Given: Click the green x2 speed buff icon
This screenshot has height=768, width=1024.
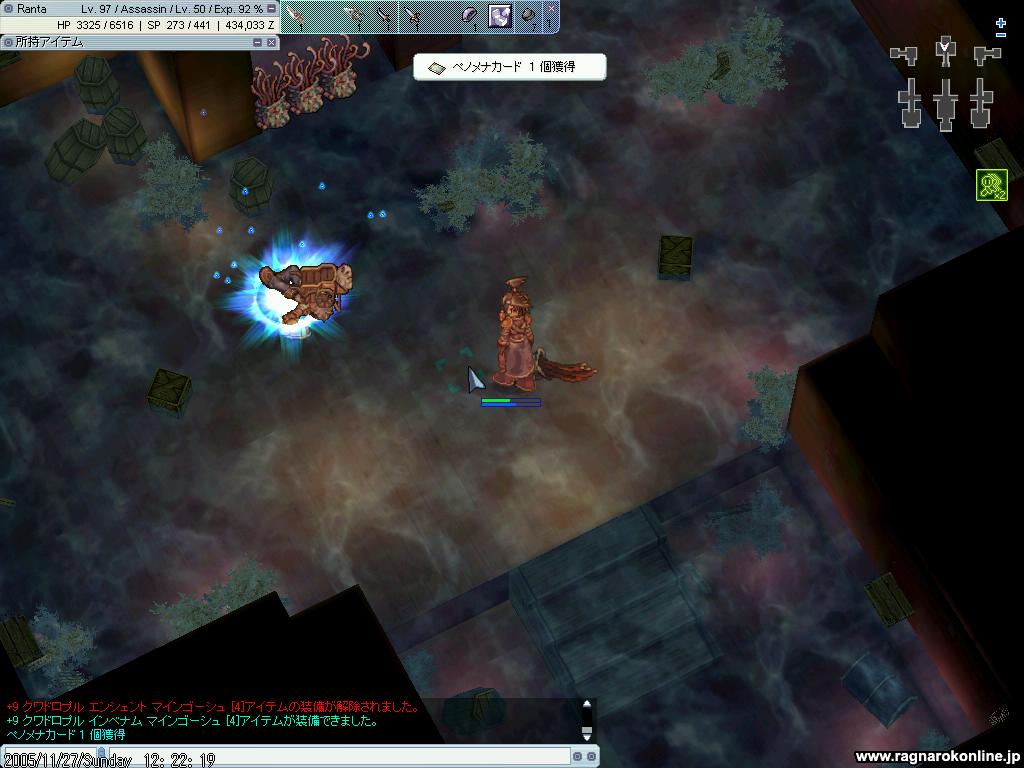Looking at the screenshot, I should point(992,185).
